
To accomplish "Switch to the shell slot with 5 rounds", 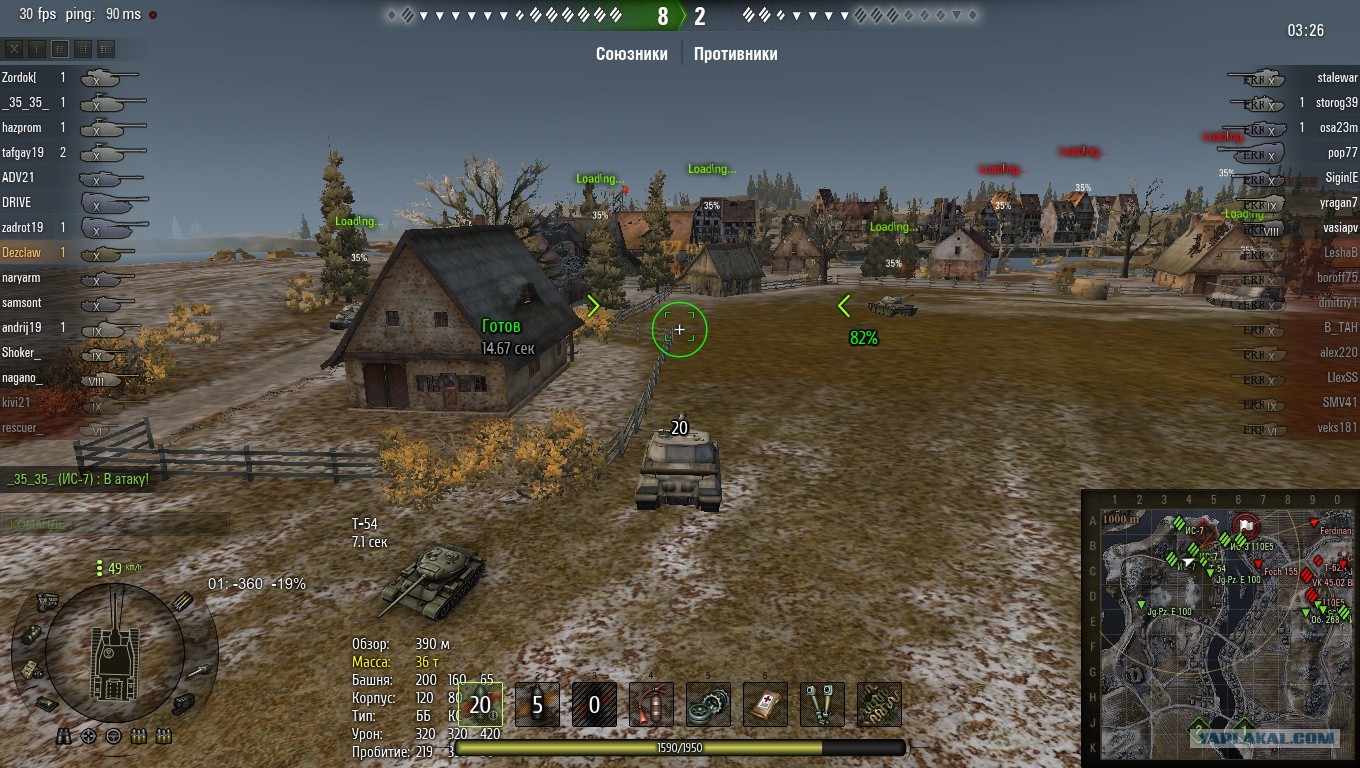I will pos(537,704).
